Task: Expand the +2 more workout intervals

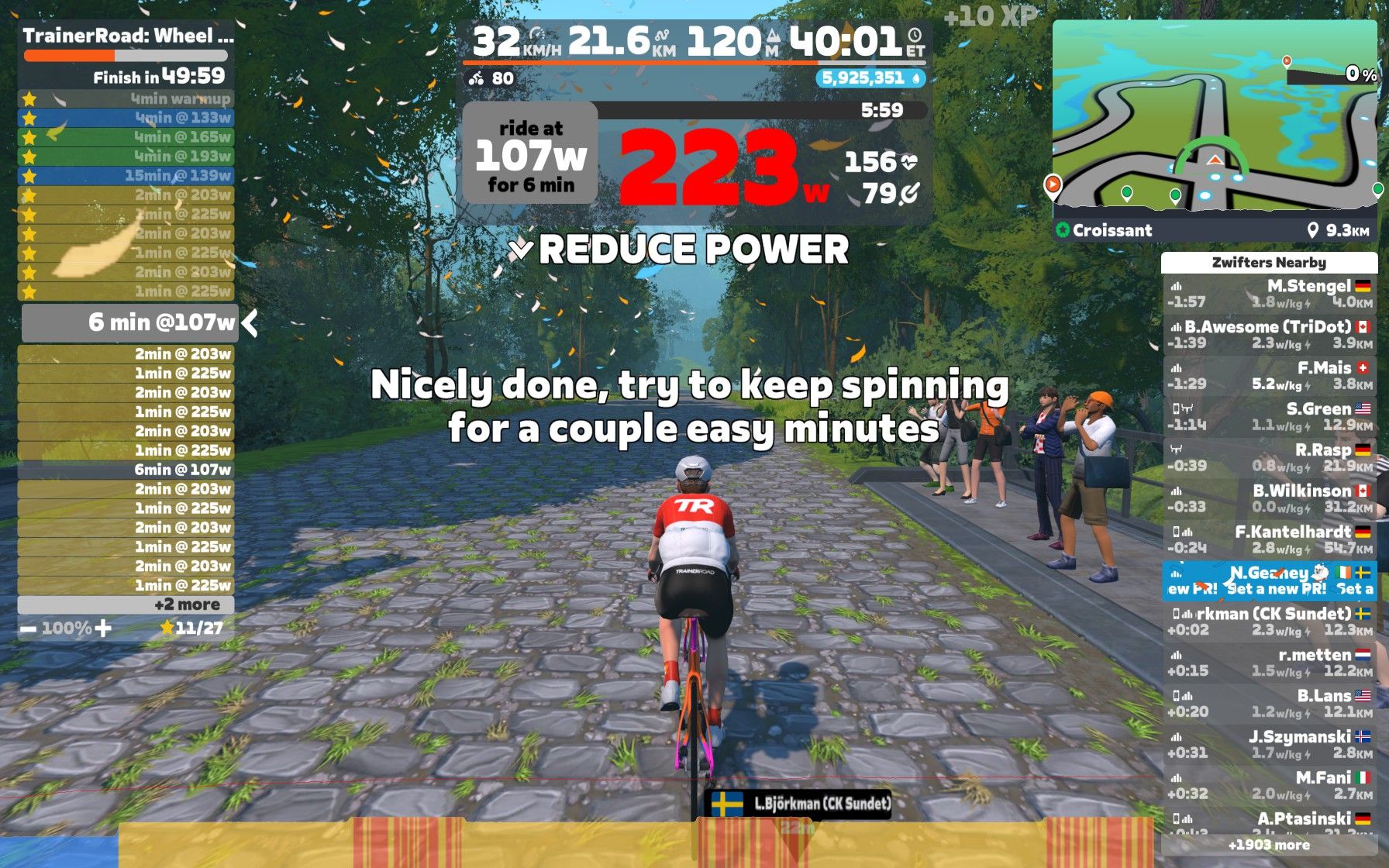Action: pyautogui.click(x=126, y=605)
